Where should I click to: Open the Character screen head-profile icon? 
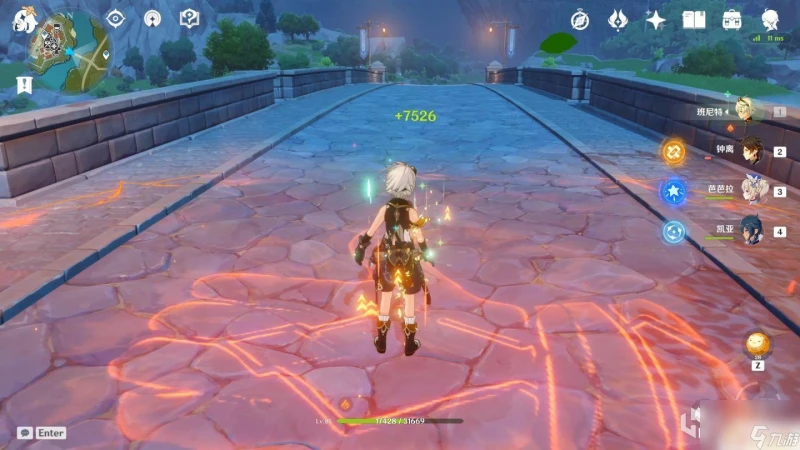(771, 19)
